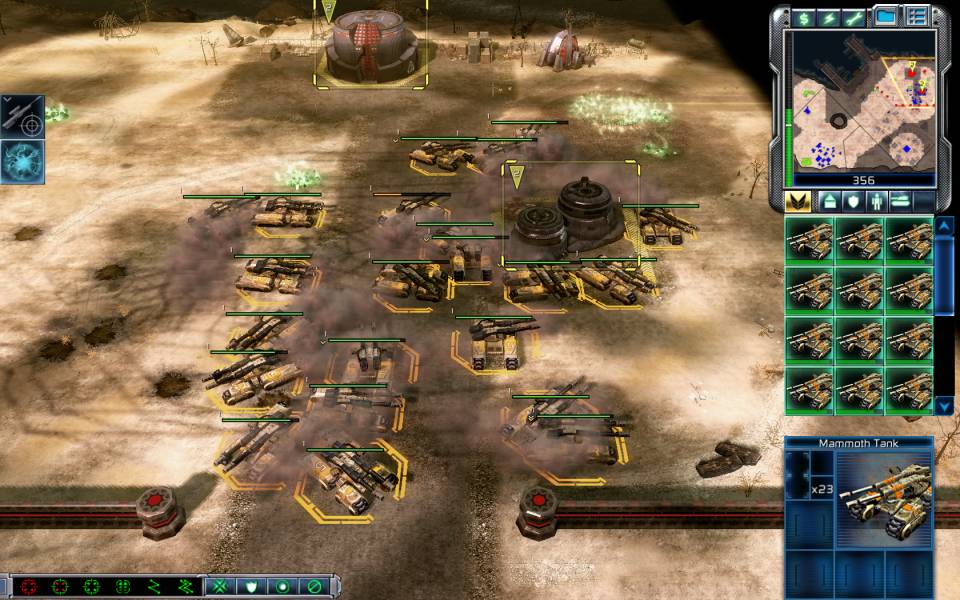Switch to the shield defenses tab
This screenshot has height=600, width=960.
coord(852,201)
